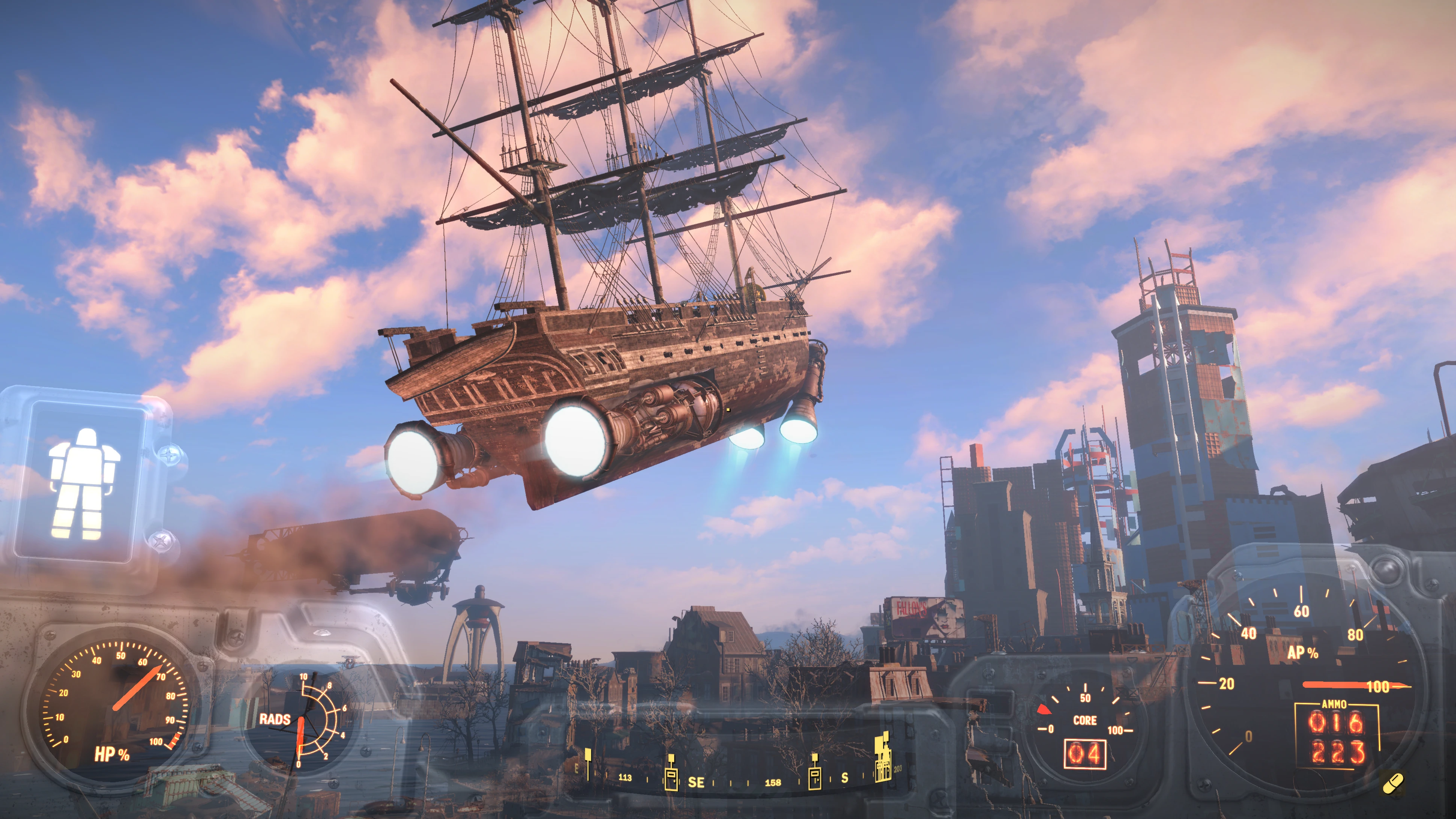Select the door marker left of S label

tap(814, 772)
